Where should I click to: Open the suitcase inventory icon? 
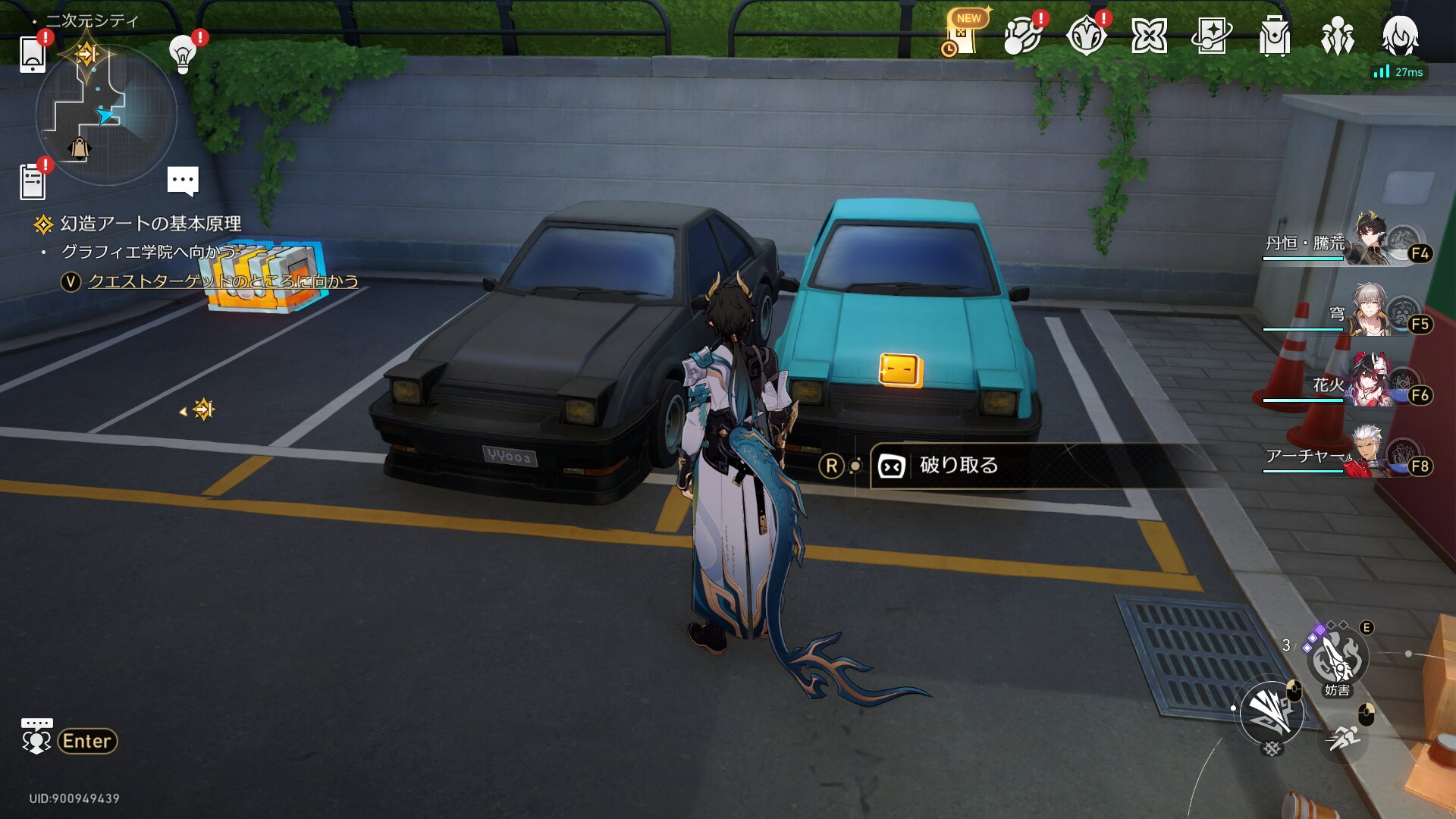[1274, 36]
